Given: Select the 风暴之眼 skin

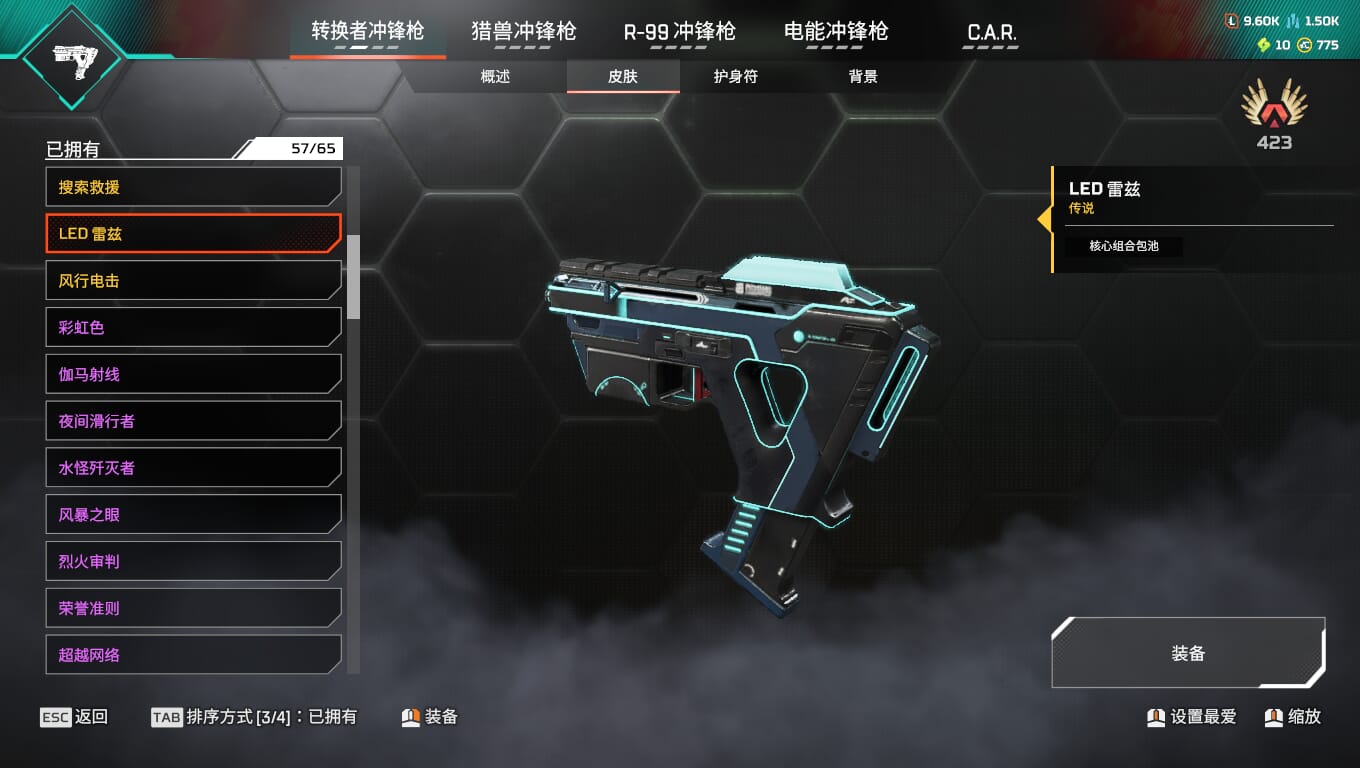Looking at the screenshot, I should coord(193,515).
